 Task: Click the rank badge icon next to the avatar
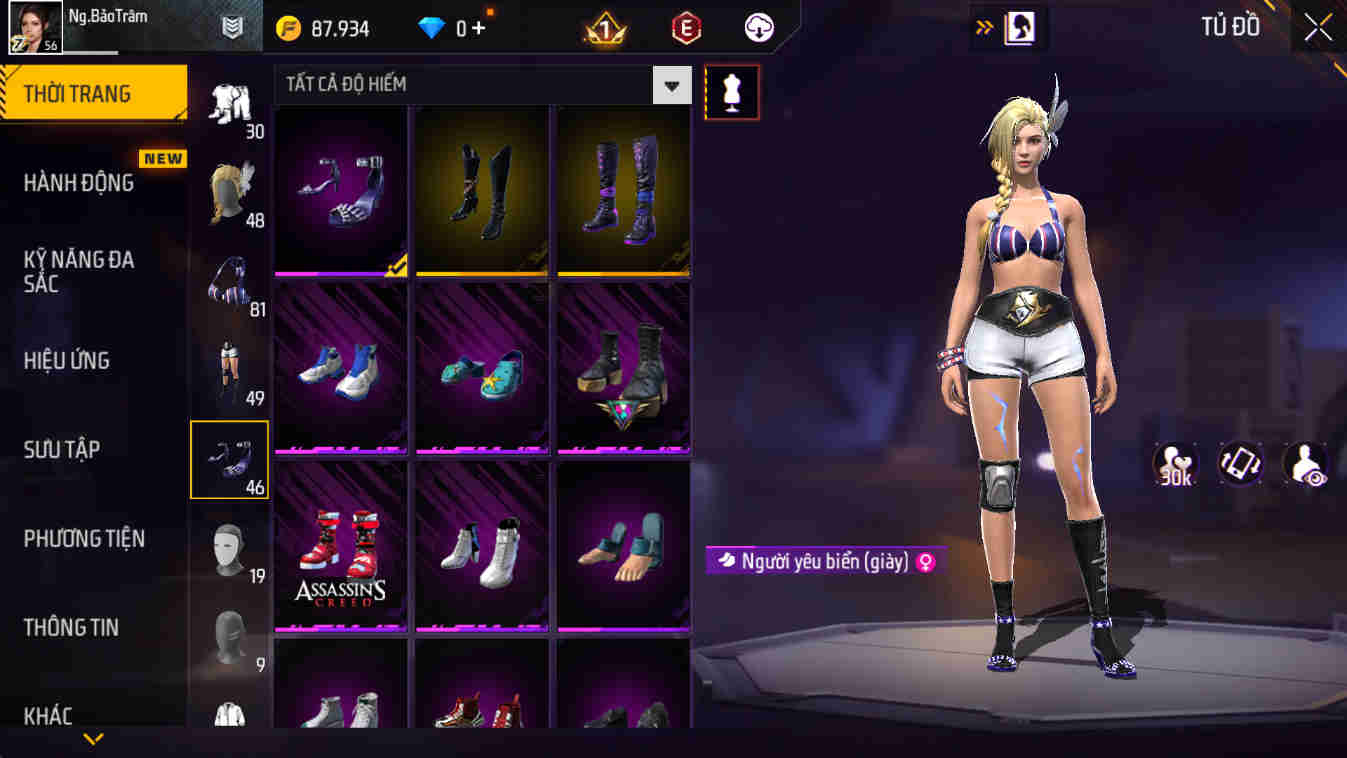coord(231,26)
